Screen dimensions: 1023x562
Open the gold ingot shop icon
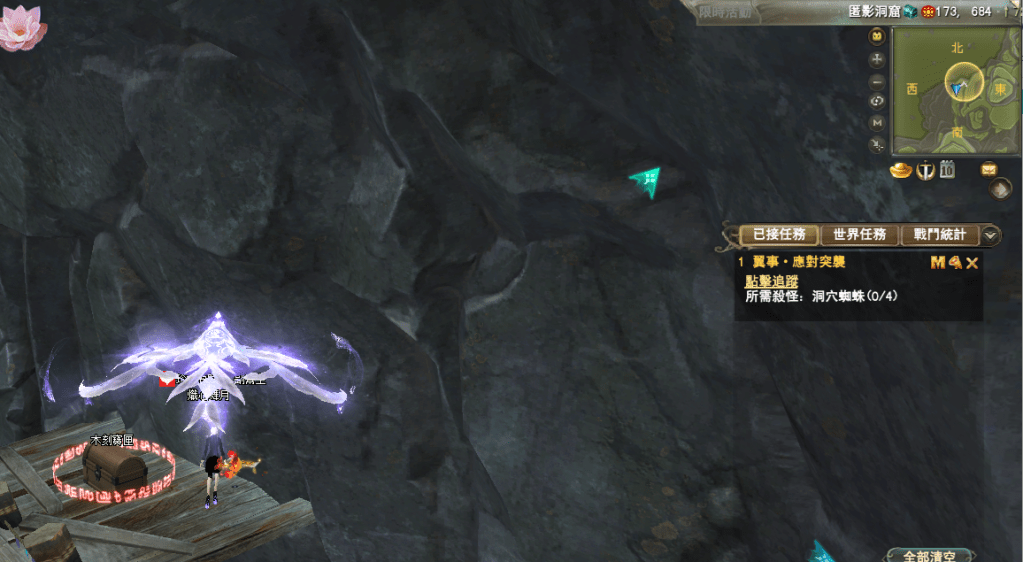tap(903, 169)
